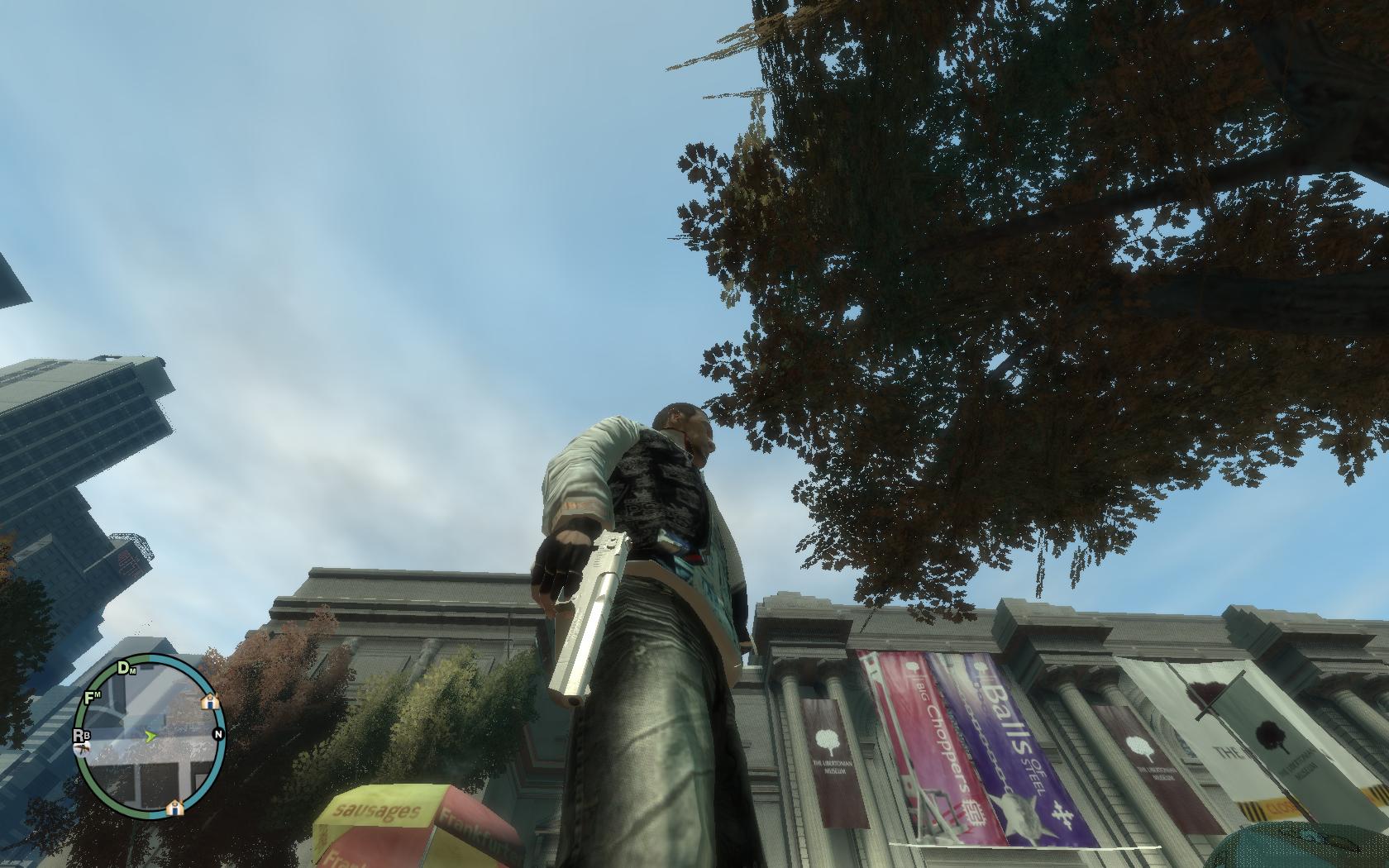1389x868 pixels.
Task: Select the FM blip on the radar
Action: click(x=93, y=697)
